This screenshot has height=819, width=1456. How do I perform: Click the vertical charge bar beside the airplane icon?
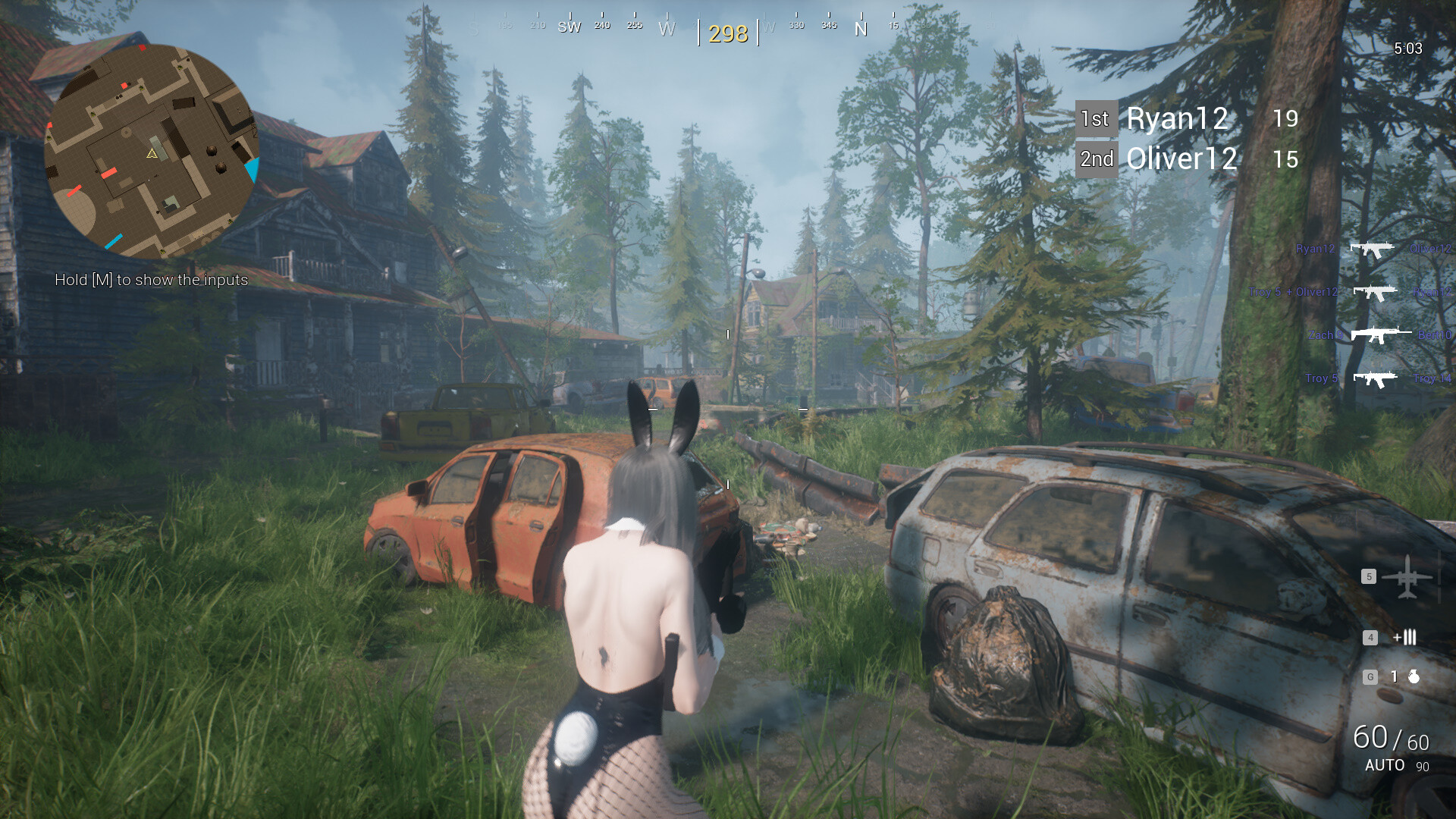[x=1439, y=578]
